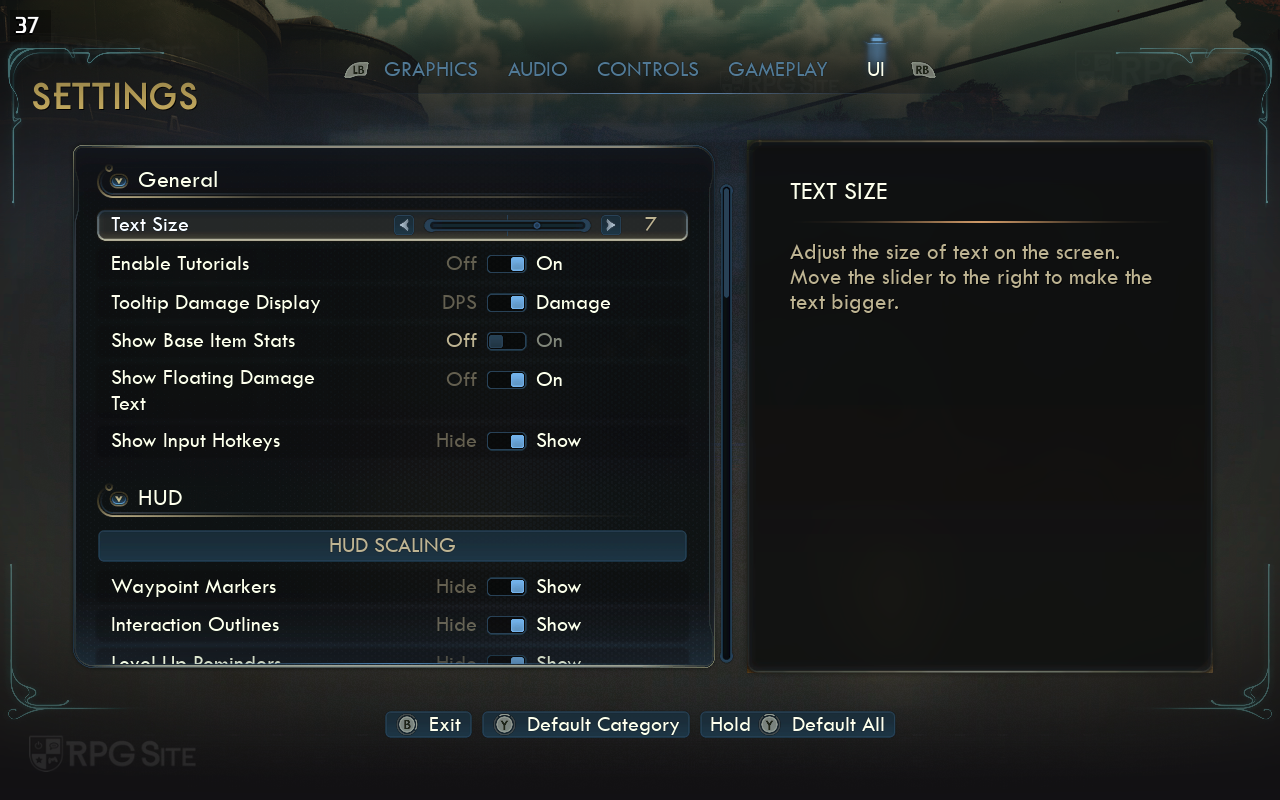Reset category with Default Category button
The image size is (1280, 800).
pos(588,725)
